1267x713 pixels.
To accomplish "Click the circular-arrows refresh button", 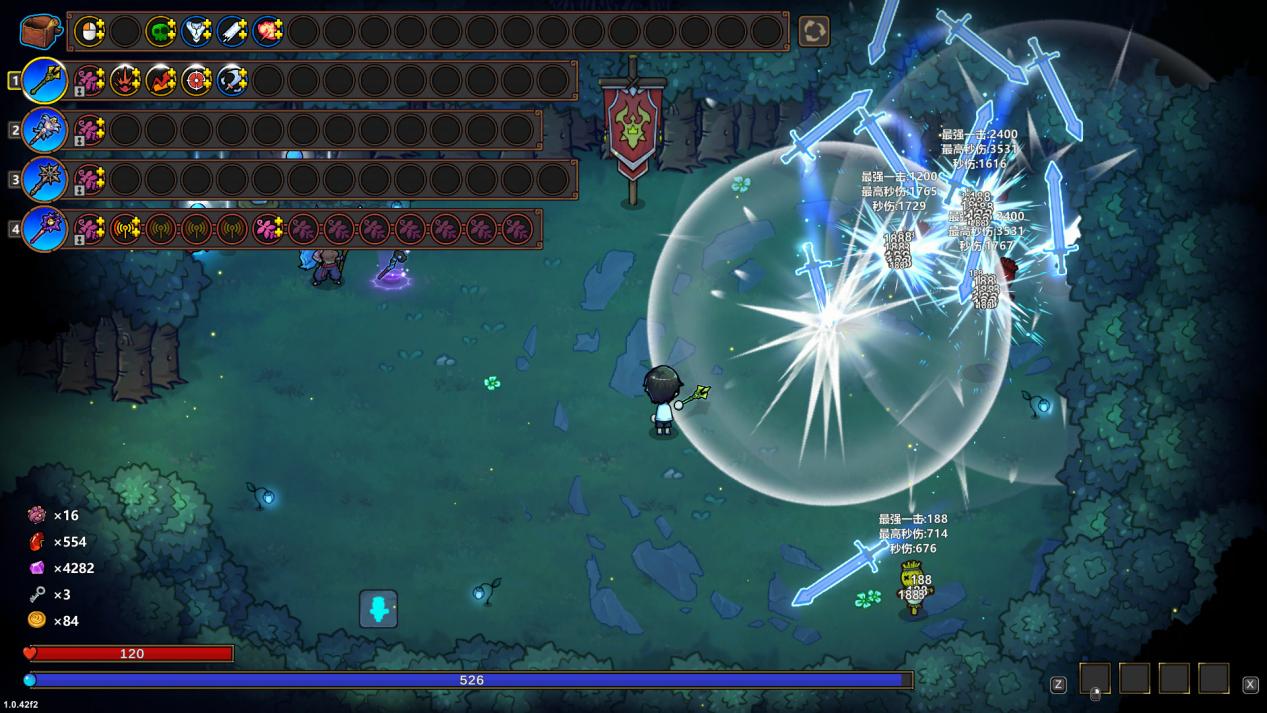I will (813, 31).
